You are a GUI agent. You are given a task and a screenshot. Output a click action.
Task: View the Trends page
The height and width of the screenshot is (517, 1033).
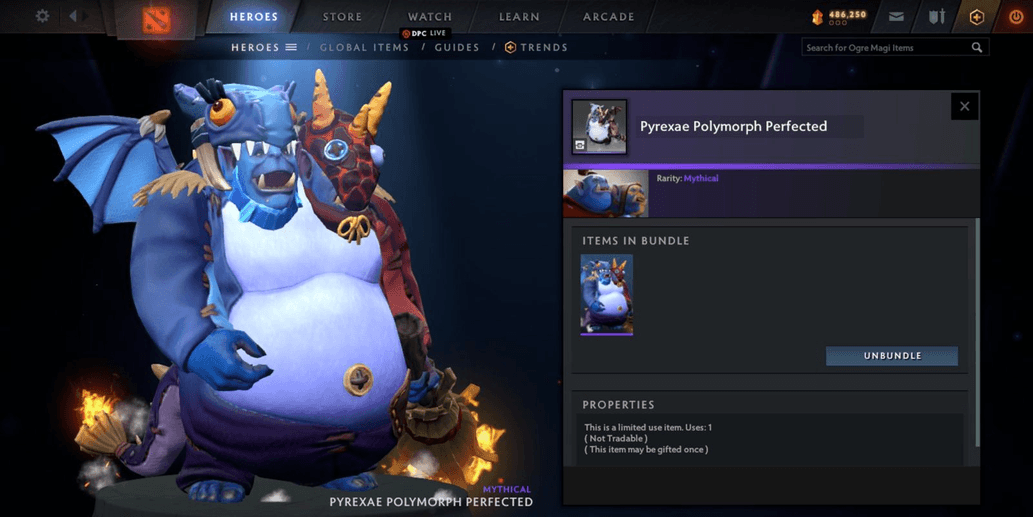point(537,47)
